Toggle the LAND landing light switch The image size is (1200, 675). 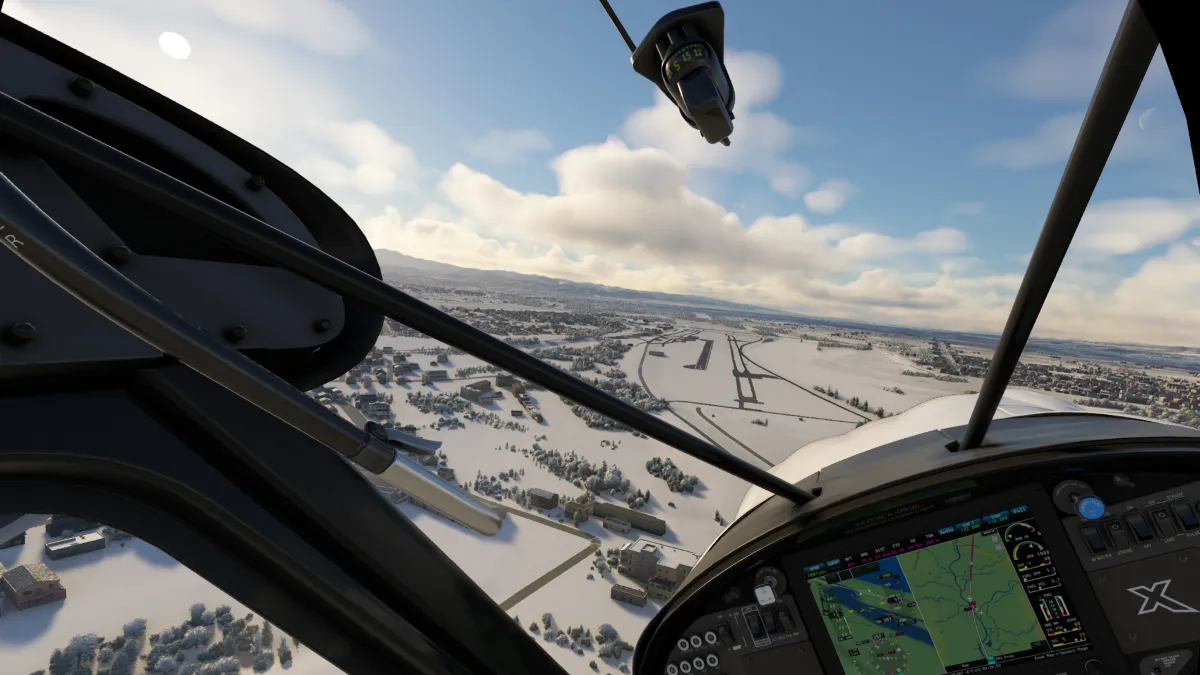pyautogui.click(x=1163, y=521)
